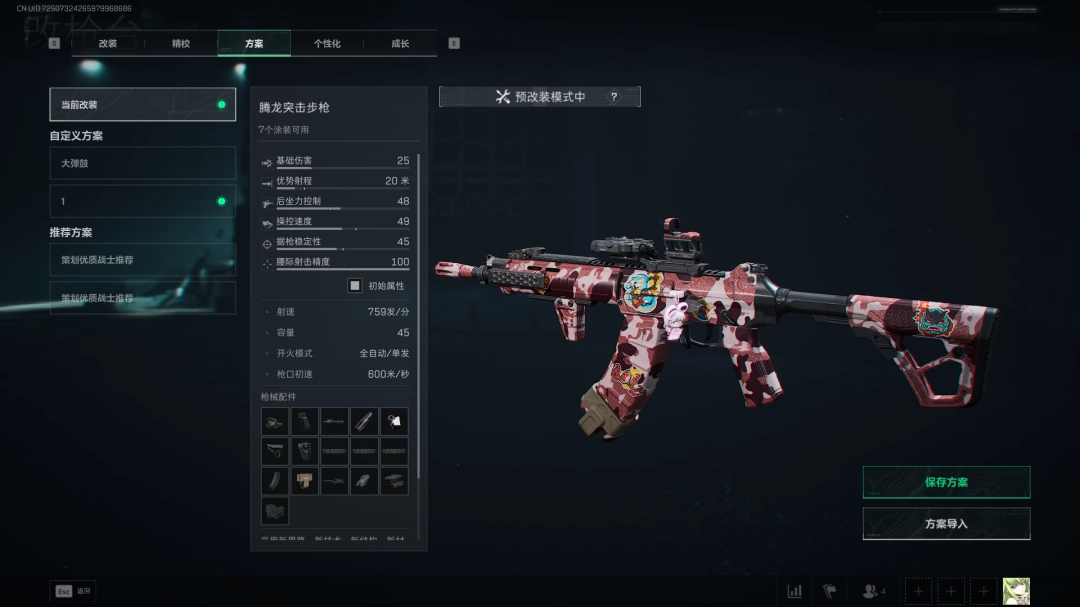Viewport: 1080px width, 607px height.
Task: Save the scheme with 保存方案
Action: click(946, 482)
